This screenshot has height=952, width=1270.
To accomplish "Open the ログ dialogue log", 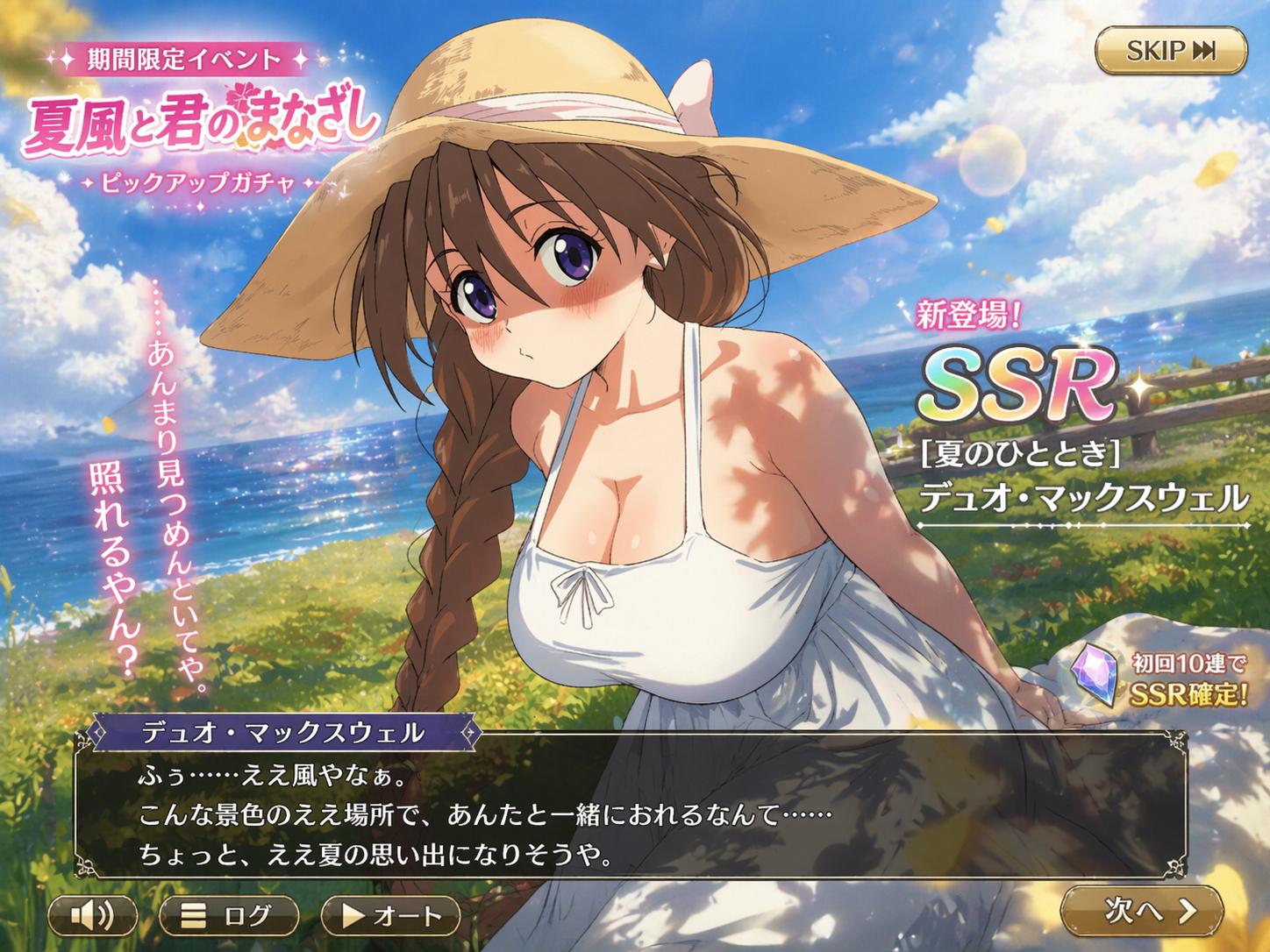I will click(229, 916).
